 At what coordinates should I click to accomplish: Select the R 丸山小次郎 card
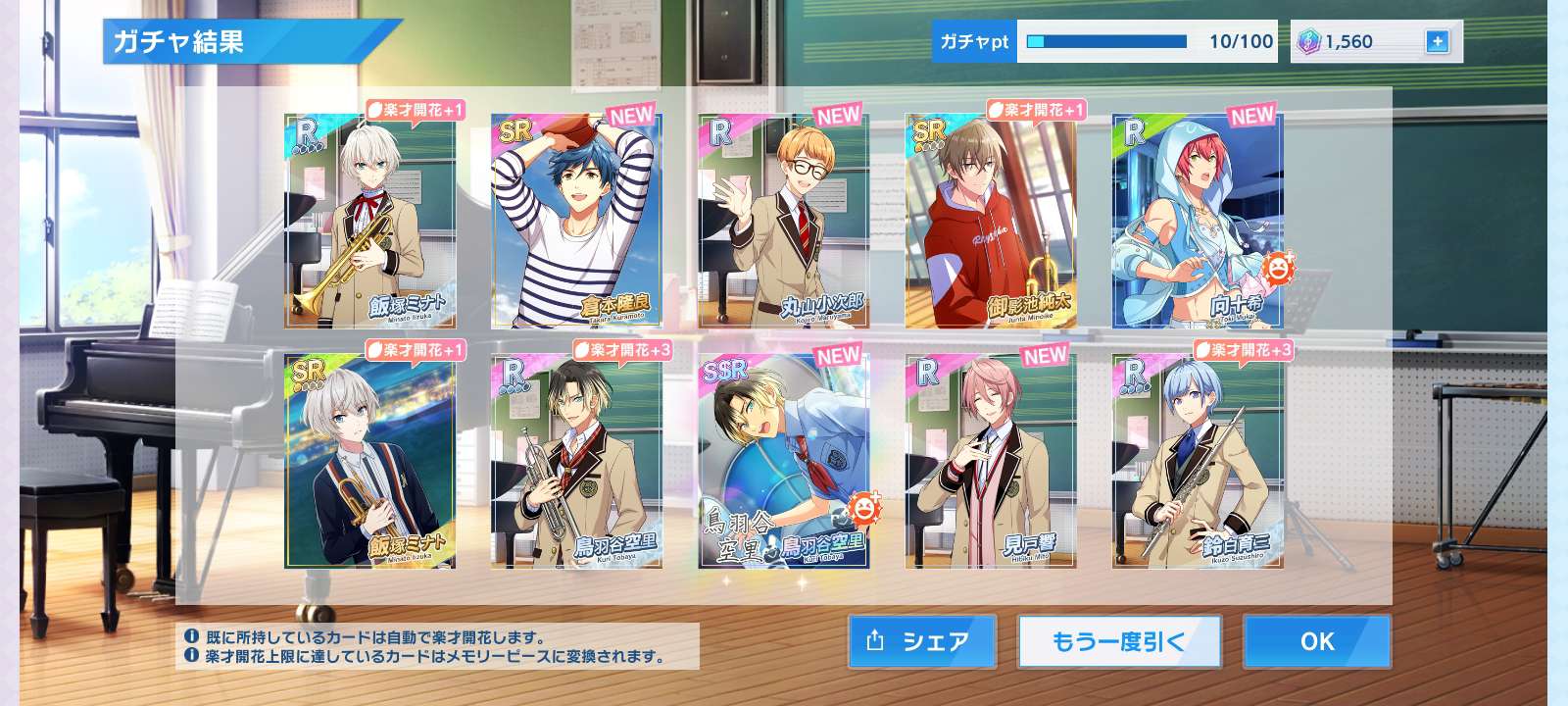click(783, 221)
